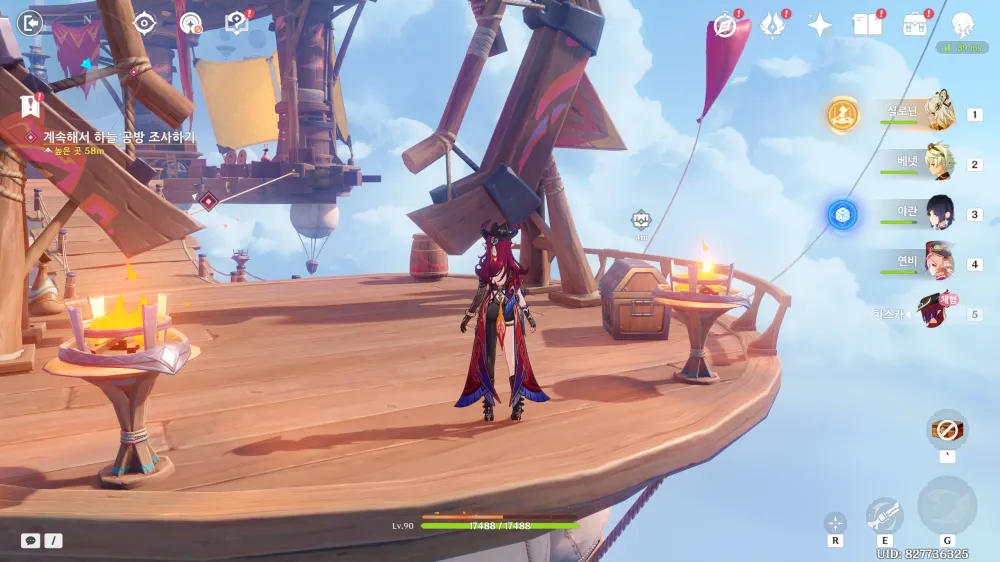Open the winged emblem icon
This screenshot has width=1000, height=562.
click(772, 25)
